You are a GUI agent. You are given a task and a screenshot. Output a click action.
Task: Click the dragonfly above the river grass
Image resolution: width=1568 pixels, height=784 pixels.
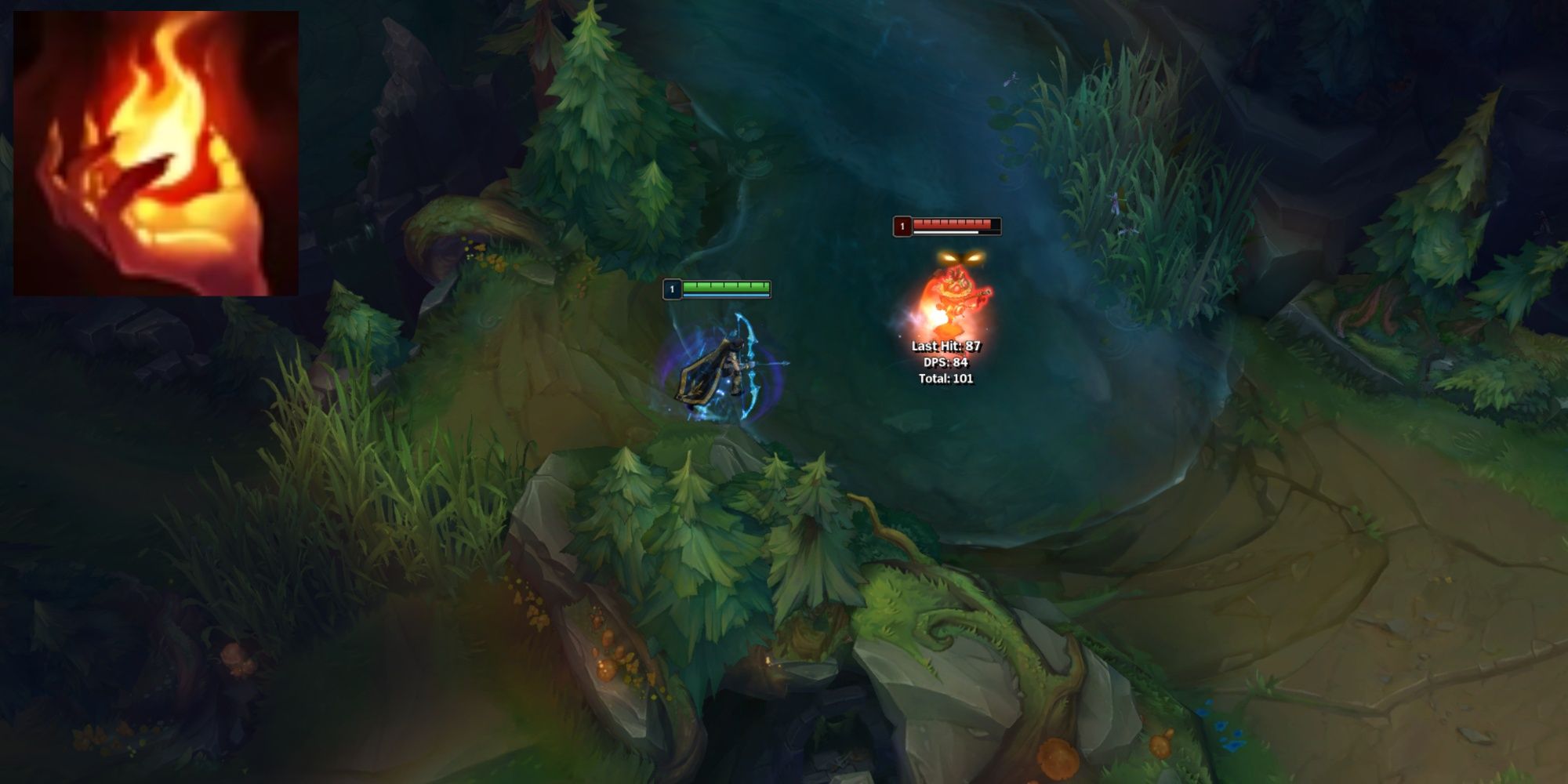click(1011, 78)
